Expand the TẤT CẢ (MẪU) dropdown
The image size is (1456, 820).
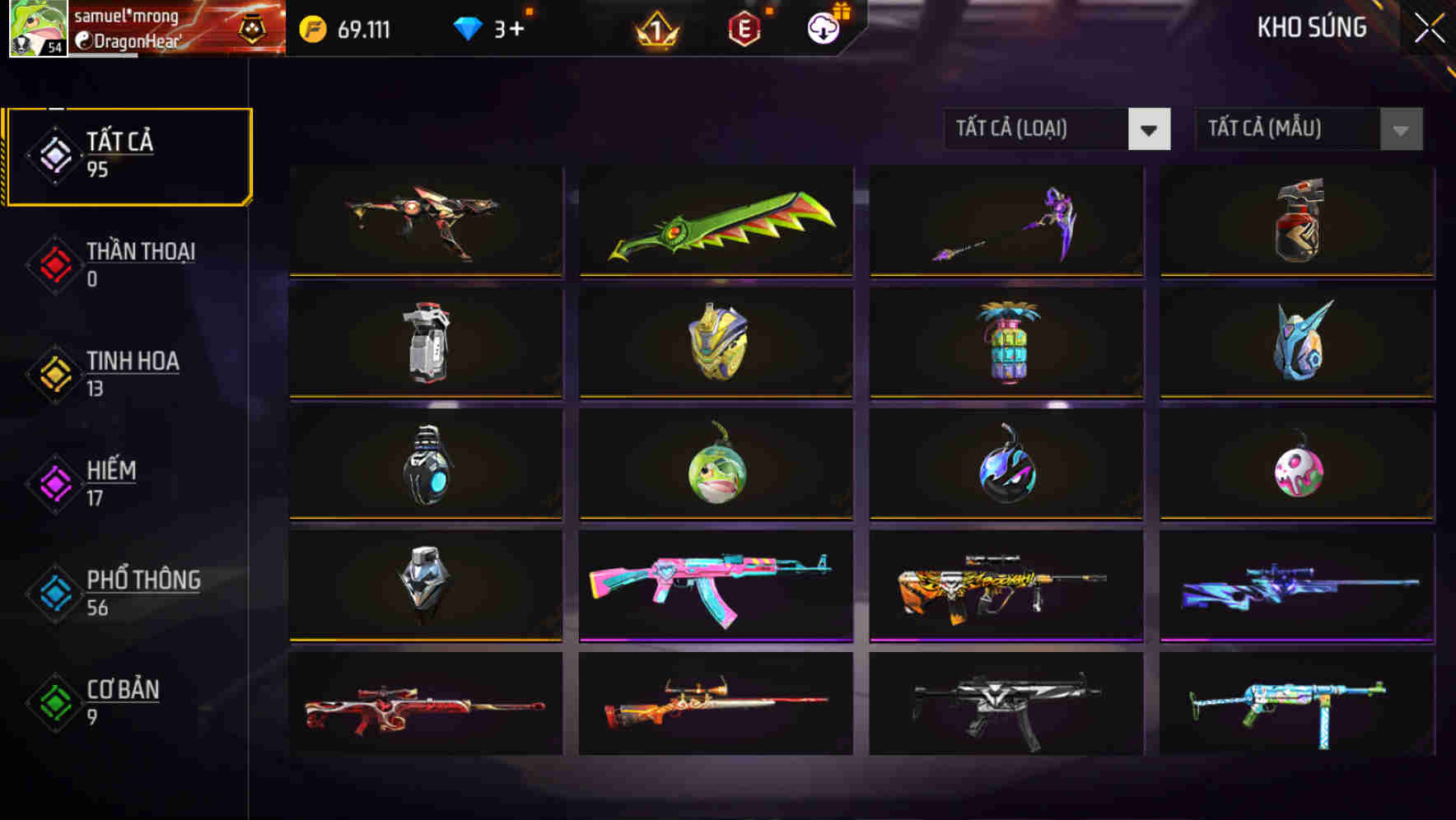coord(1289,129)
